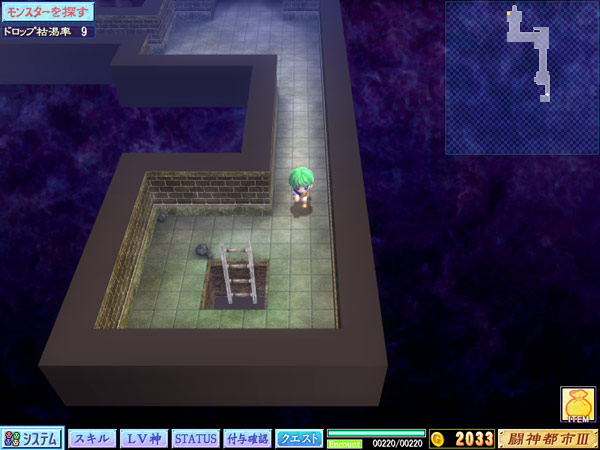The width and height of the screenshot is (600, 450).
Task: Click the モンスターを探す (search monsters) button
Action: click(48, 12)
